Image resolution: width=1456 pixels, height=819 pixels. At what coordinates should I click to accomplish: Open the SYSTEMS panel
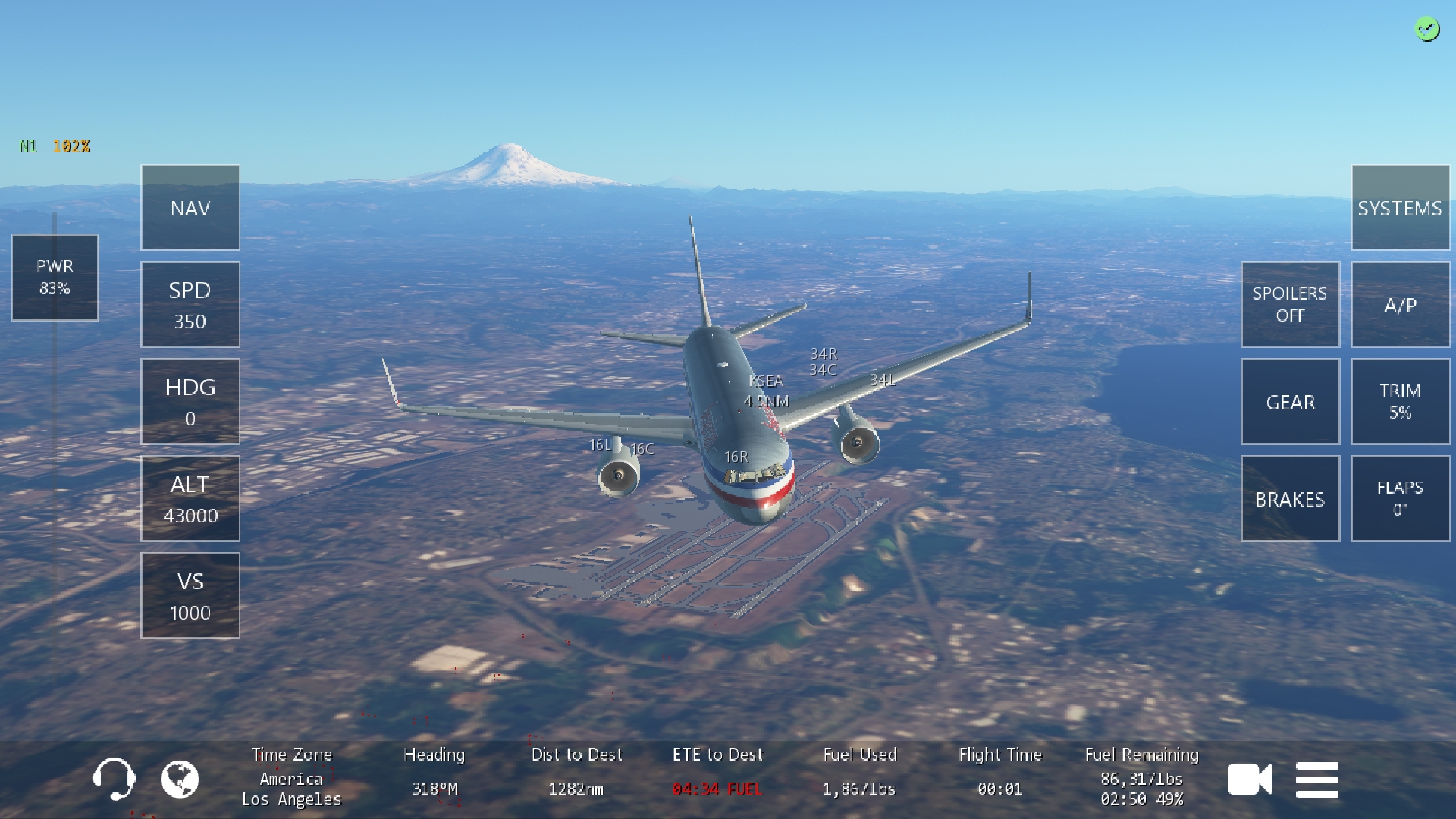(x=1400, y=208)
